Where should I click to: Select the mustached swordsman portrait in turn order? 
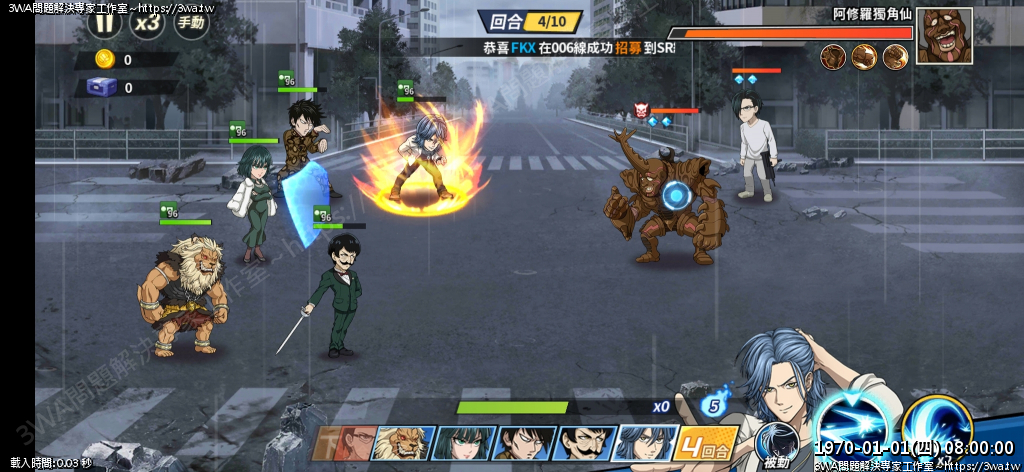(x=584, y=443)
